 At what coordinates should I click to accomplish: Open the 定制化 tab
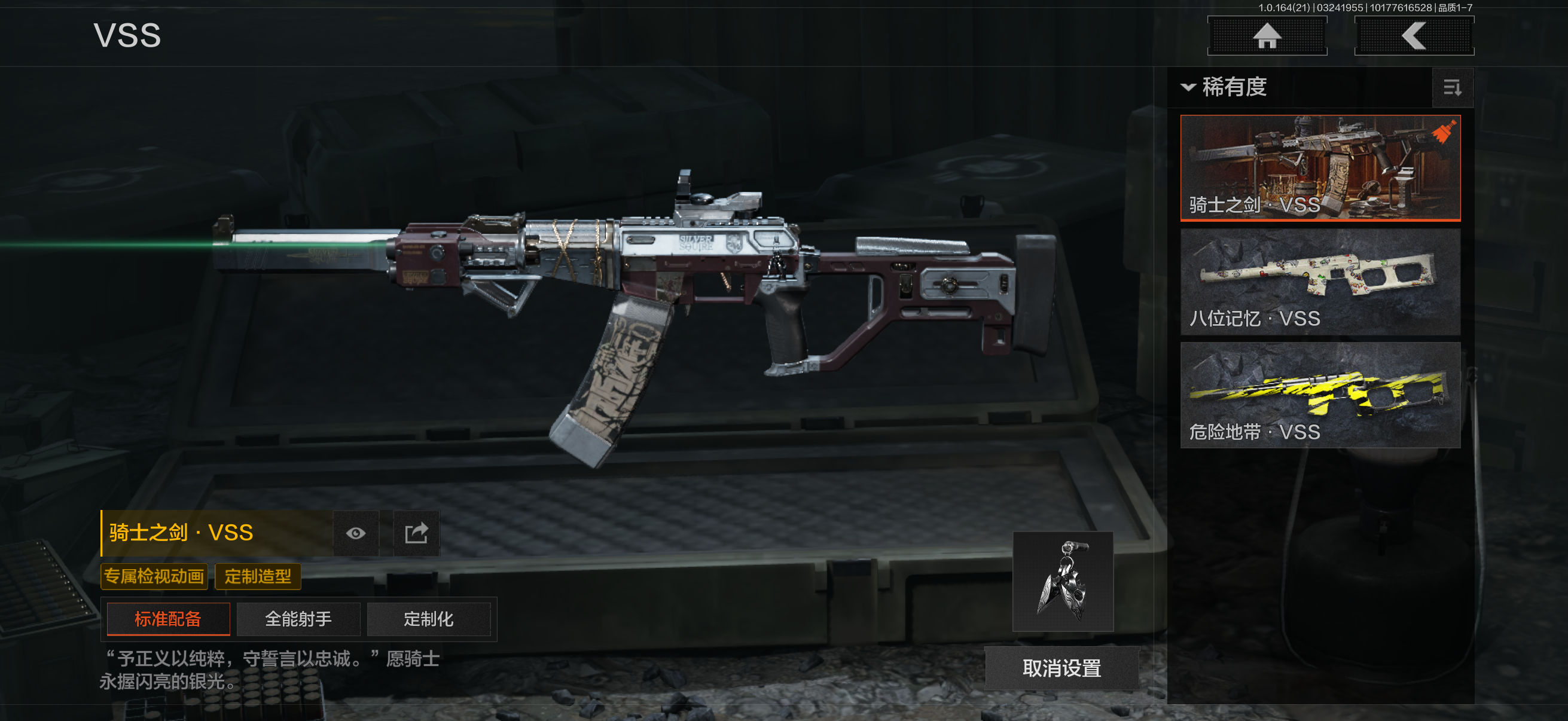coord(429,619)
